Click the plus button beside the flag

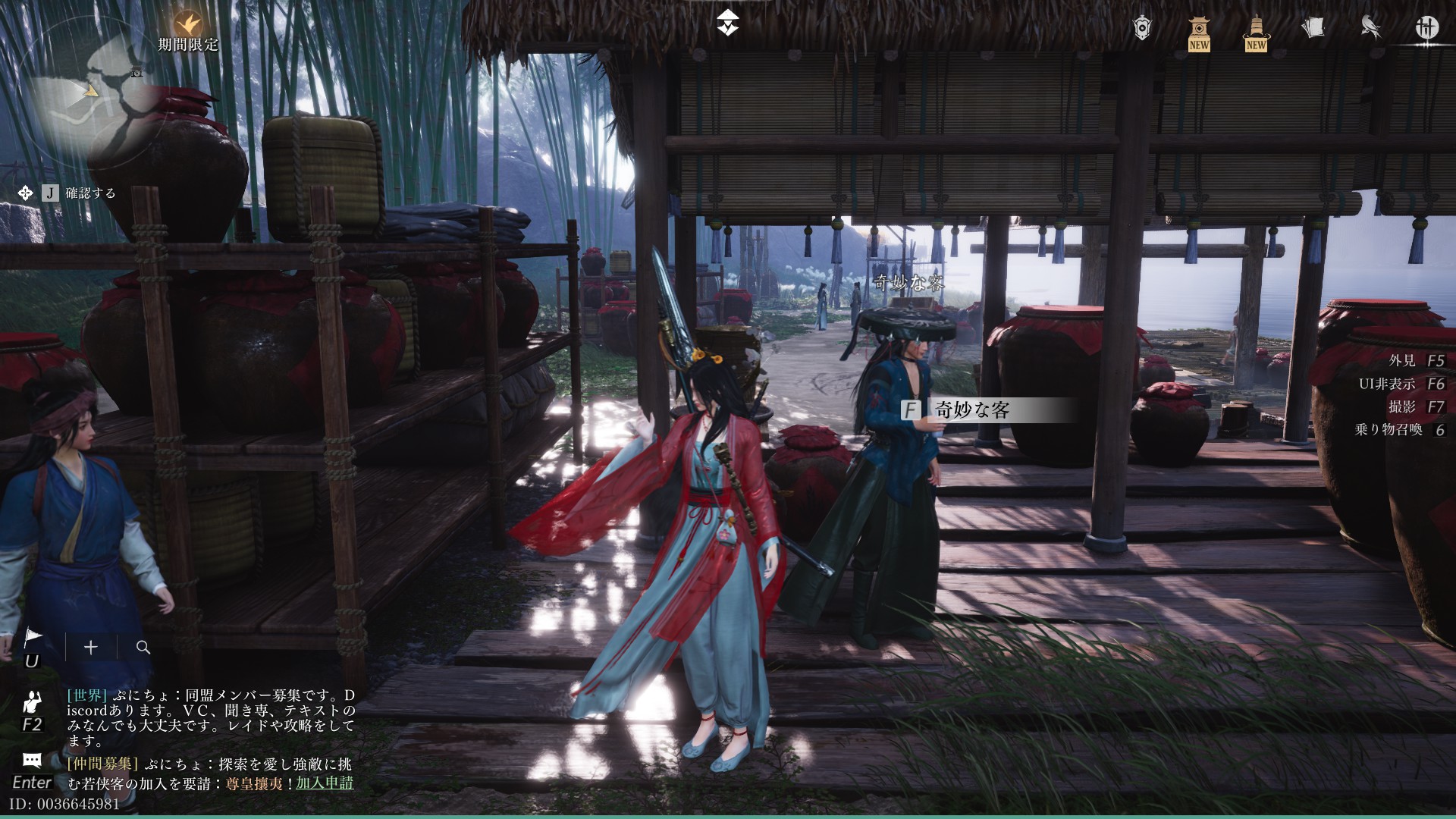[x=91, y=647]
